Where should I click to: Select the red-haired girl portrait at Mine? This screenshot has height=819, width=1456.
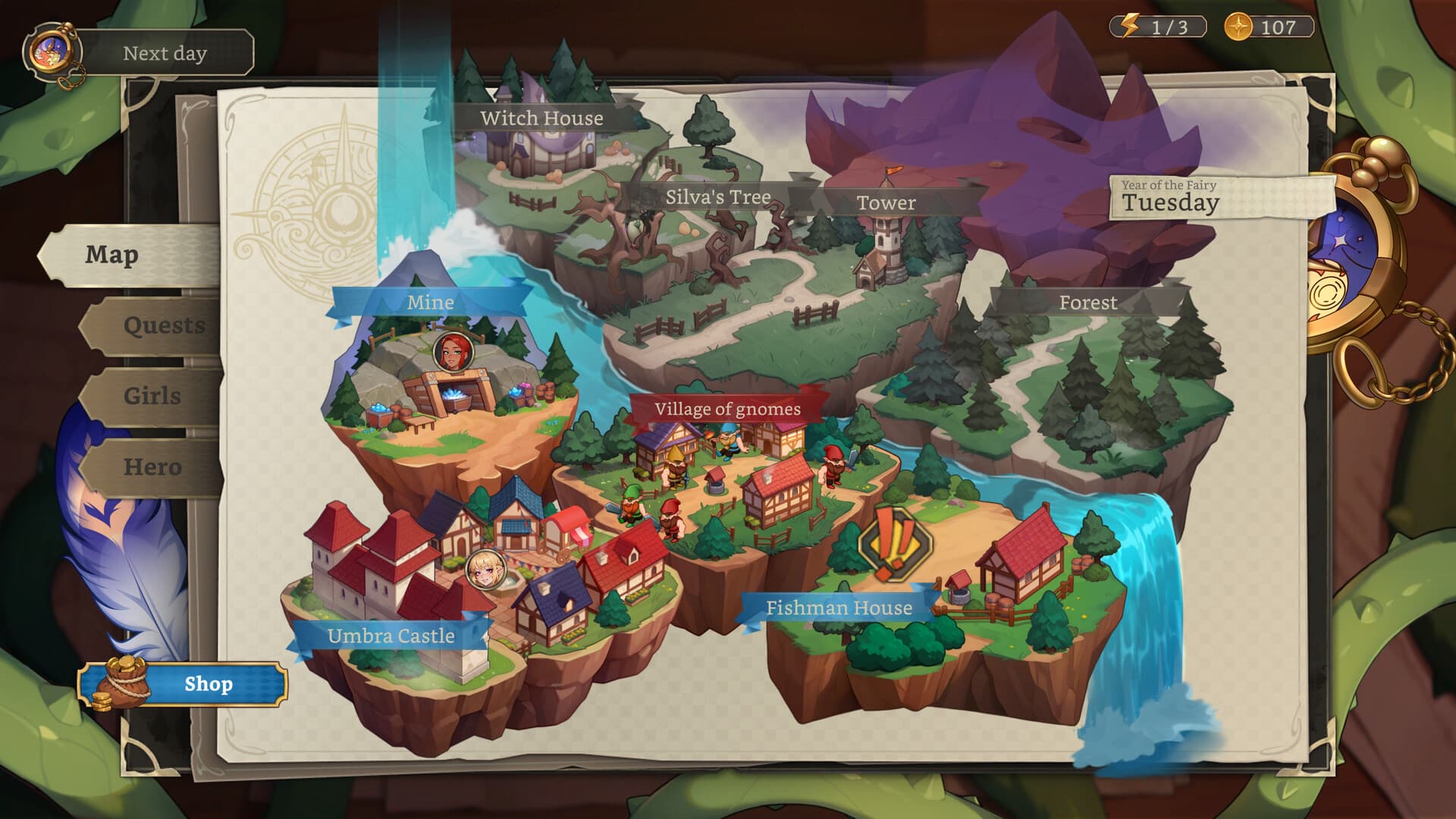[453, 352]
